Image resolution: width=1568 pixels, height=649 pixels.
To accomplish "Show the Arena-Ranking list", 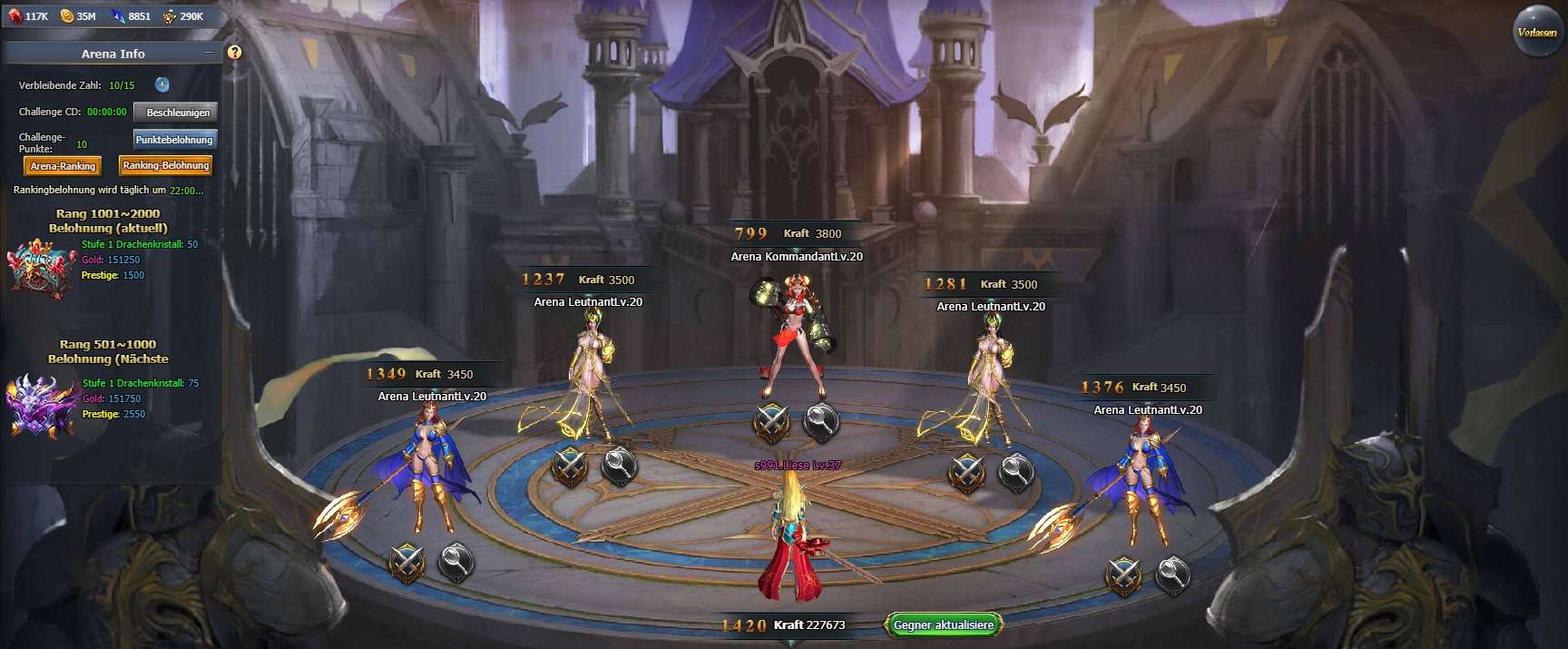I will point(63,166).
